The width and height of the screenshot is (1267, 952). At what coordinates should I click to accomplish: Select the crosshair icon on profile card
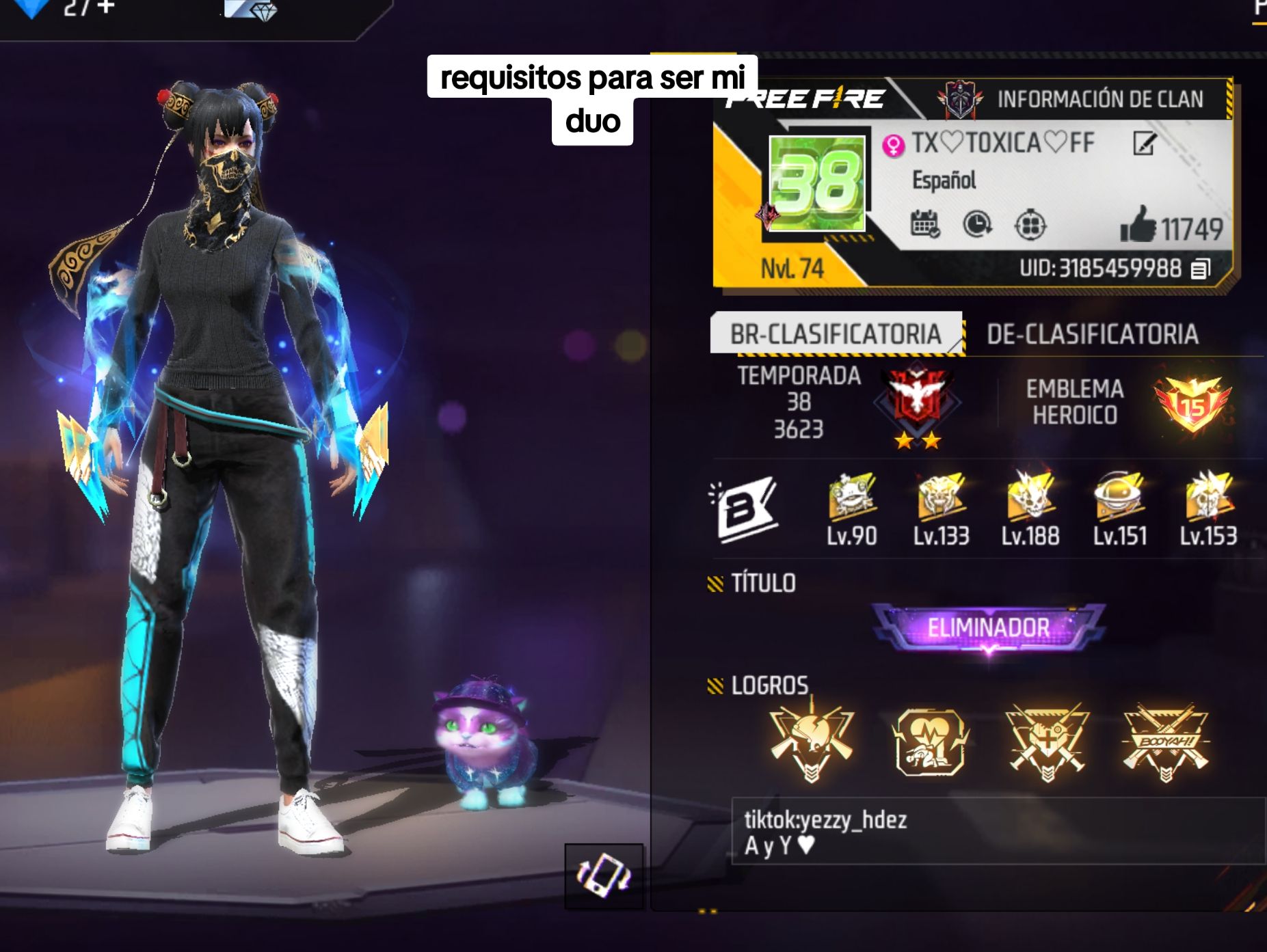[x=1030, y=225]
